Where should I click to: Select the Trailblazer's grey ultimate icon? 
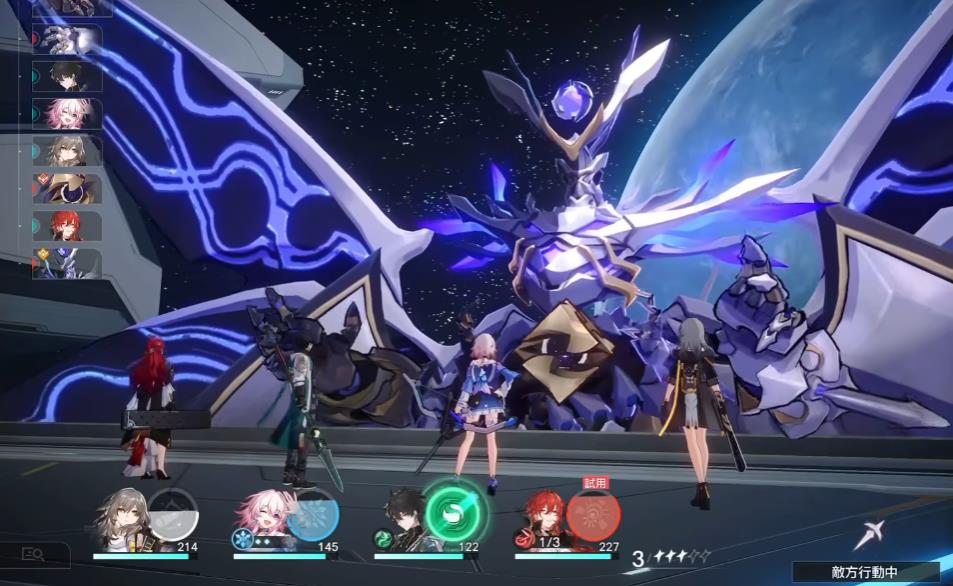(173, 515)
